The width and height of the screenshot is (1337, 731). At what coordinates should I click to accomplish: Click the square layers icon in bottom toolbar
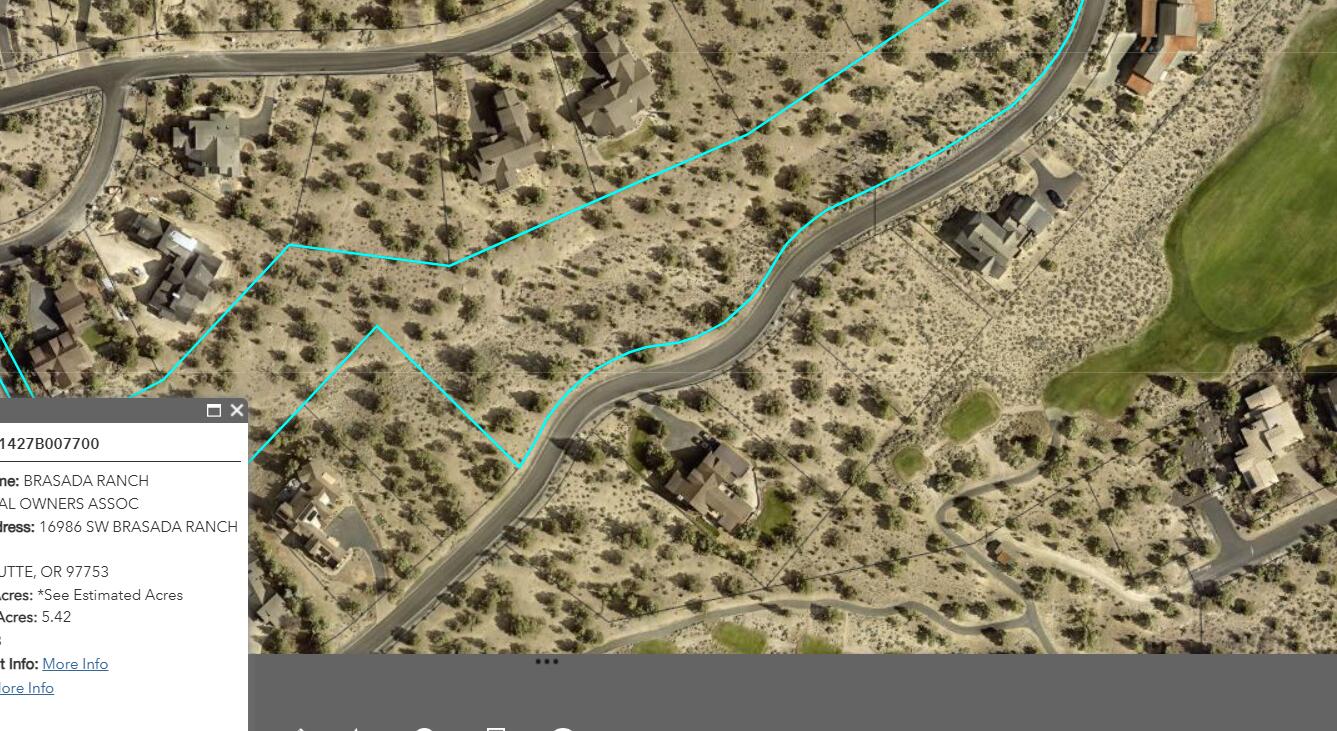click(495, 728)
